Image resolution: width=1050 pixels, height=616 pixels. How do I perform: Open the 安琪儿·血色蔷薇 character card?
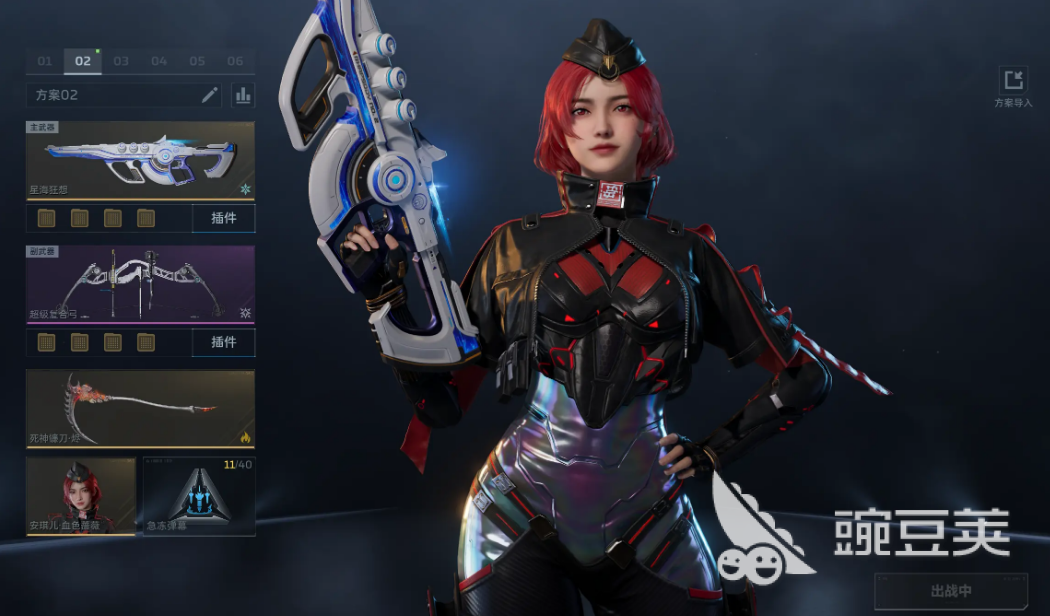pyautogui.click(x=81, y=496)
